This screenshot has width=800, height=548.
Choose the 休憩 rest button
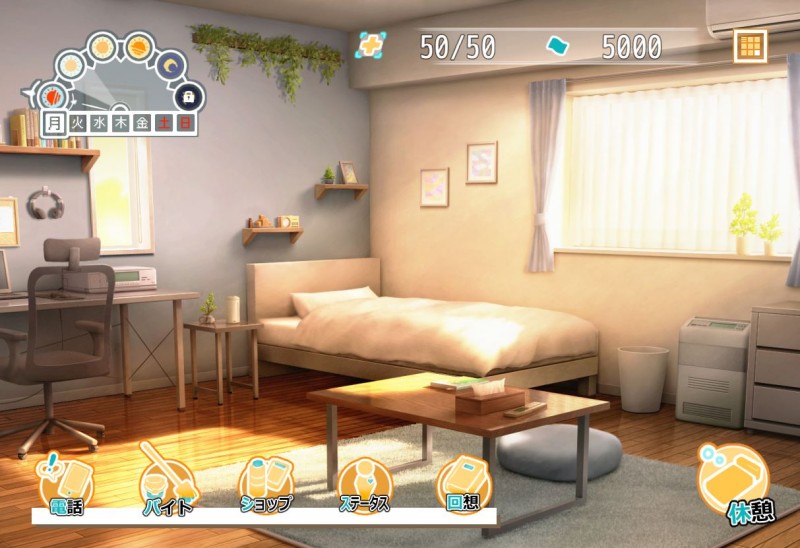(736, 484)
